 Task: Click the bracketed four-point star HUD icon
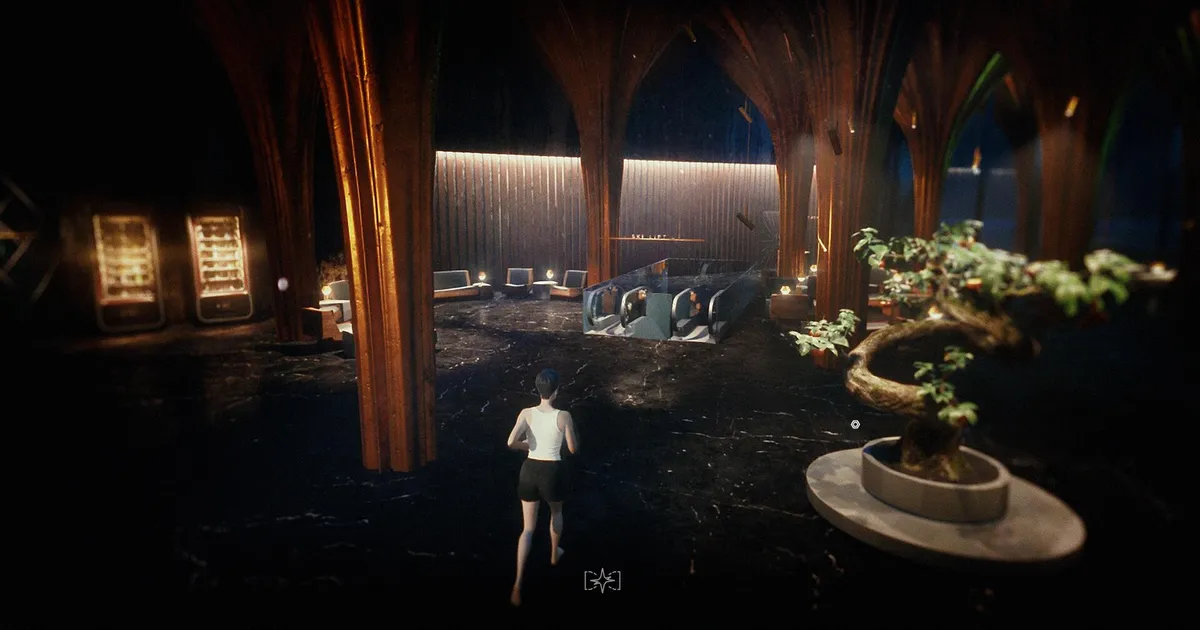(602, 580)
